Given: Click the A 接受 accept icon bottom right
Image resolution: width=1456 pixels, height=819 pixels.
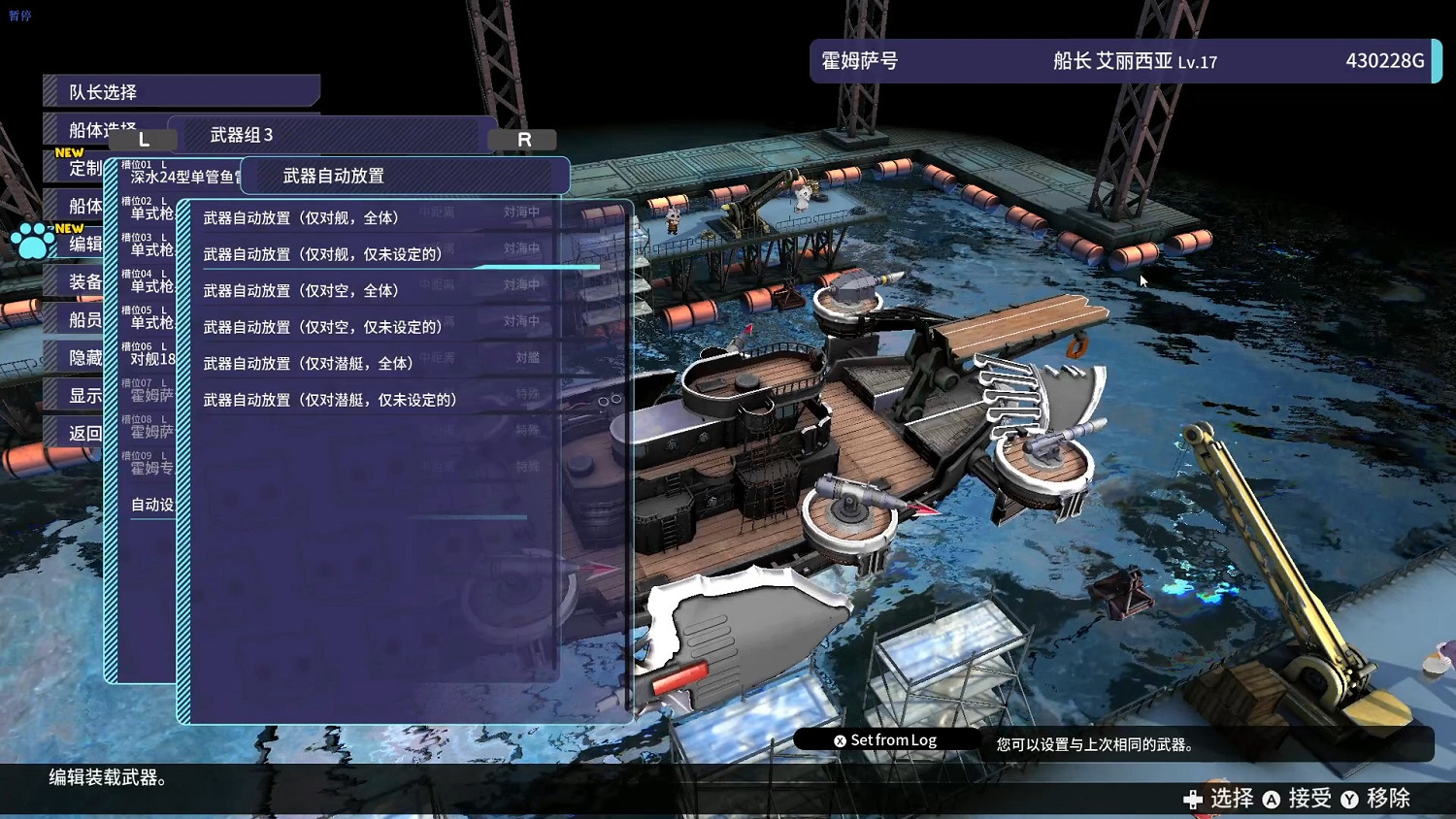Looking at the screenshot, I should [x=1274, y=799].
